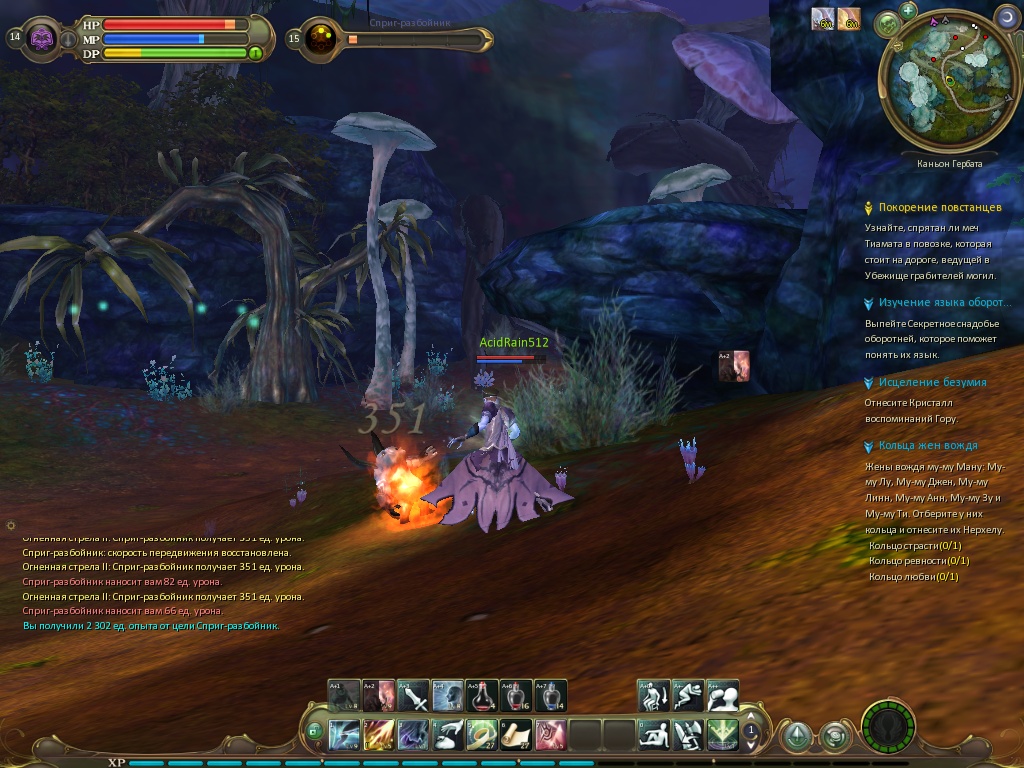Click the round green button left of the minimap
1024x768 pixels.
coord(886,23)
